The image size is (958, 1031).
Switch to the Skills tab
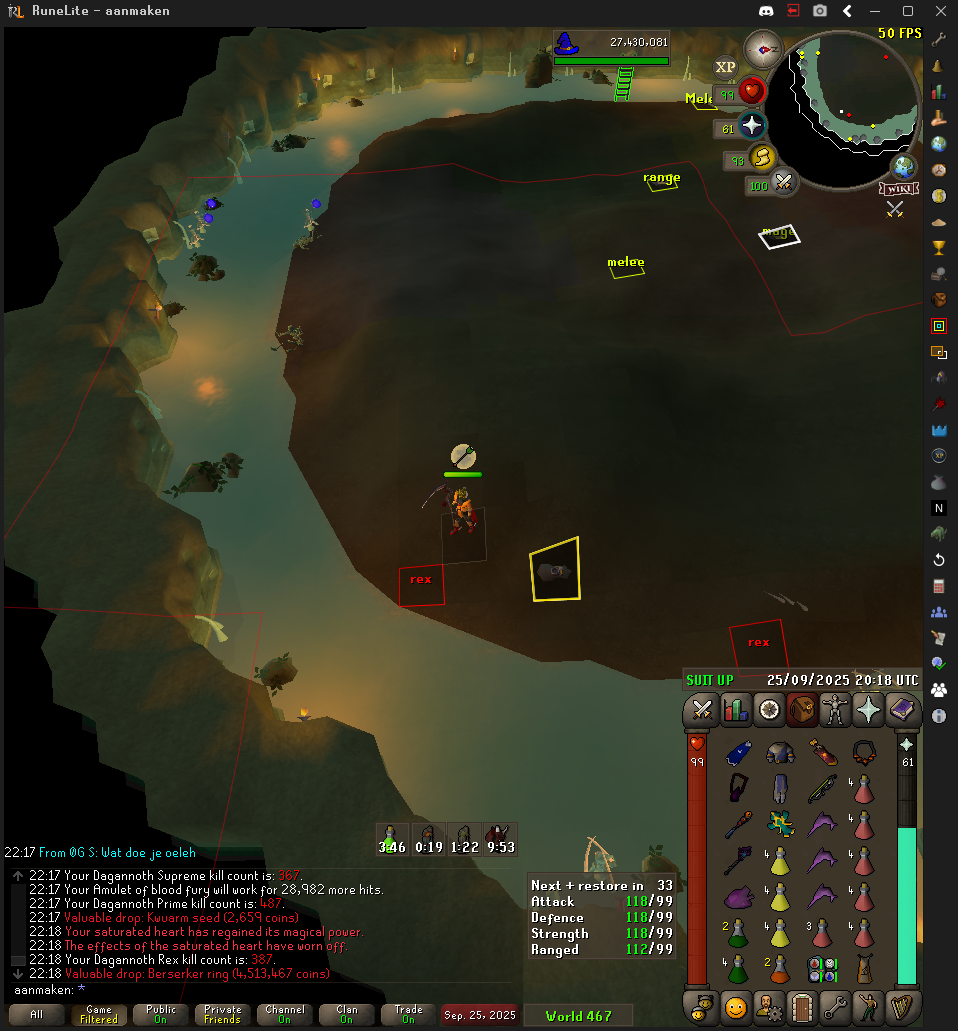pyautogui.click(x=735, y=710)
